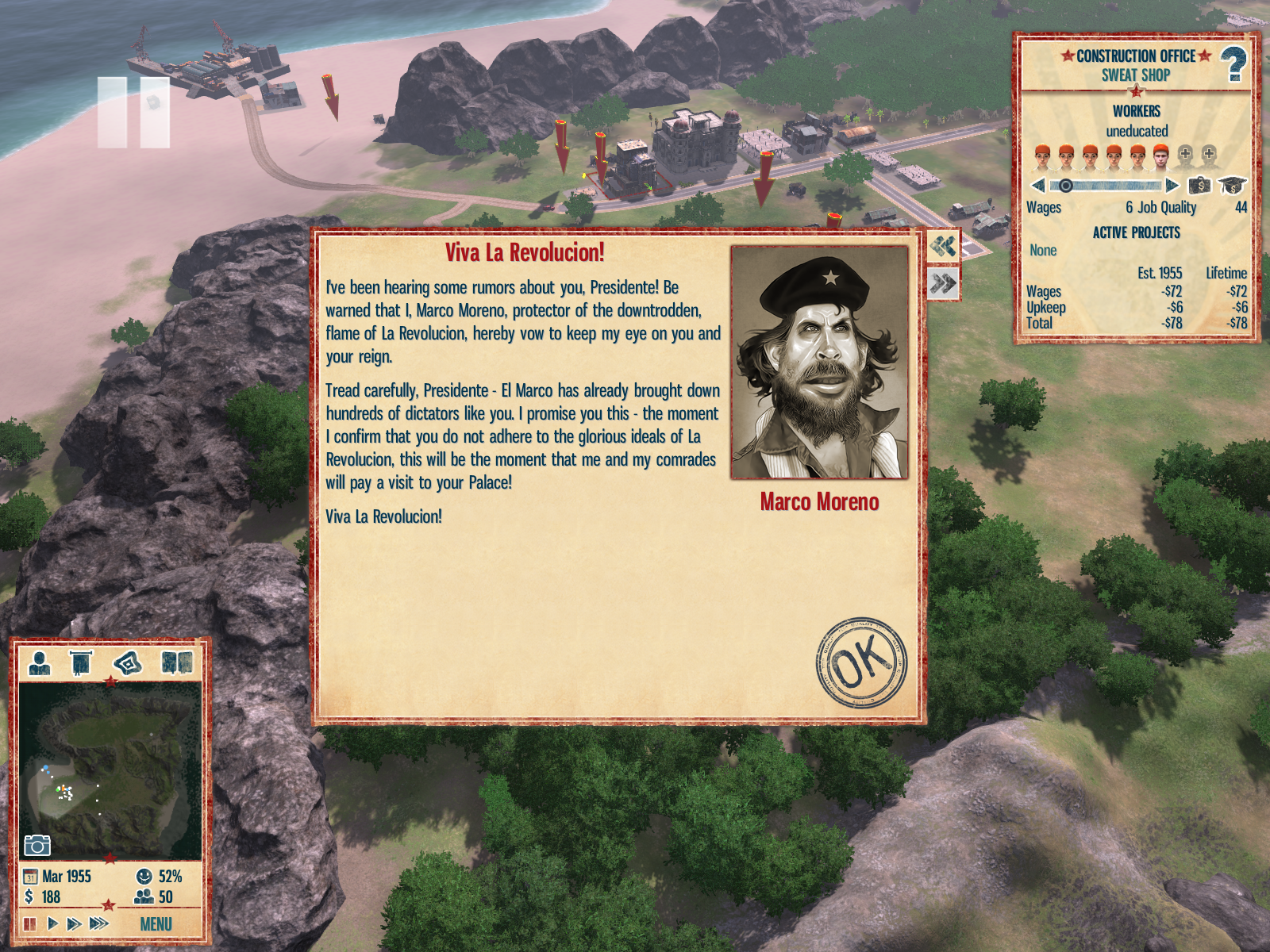Screen dimensions: 1270x952
Task: Click the wages slider track
Action: point(1111,186)
